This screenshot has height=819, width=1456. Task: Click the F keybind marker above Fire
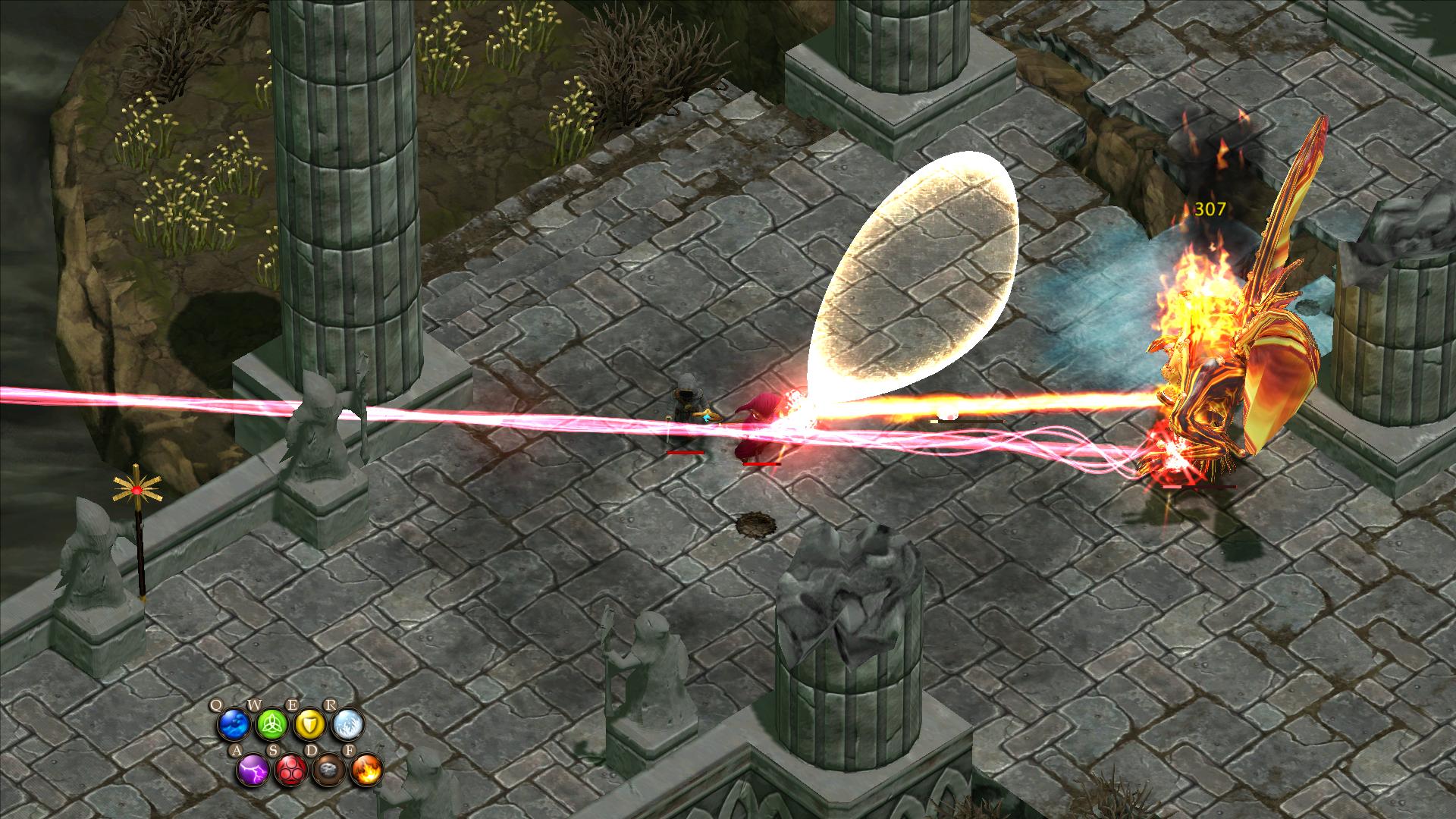point(350,750)
